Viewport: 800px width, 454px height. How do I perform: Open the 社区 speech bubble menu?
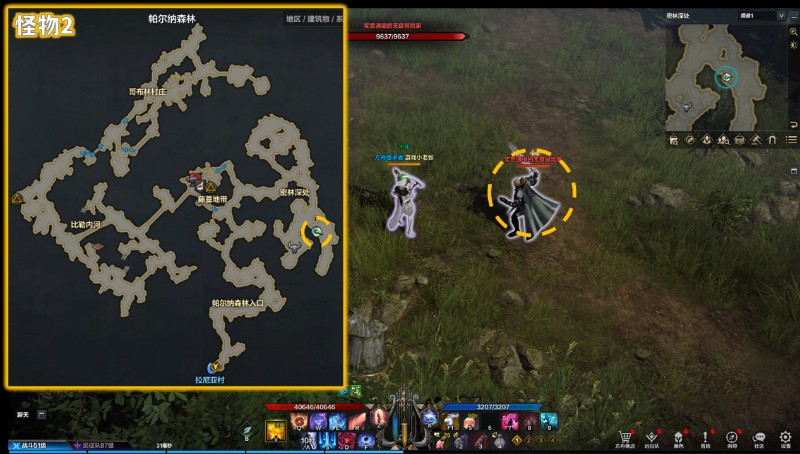click(x=759, y=438)
